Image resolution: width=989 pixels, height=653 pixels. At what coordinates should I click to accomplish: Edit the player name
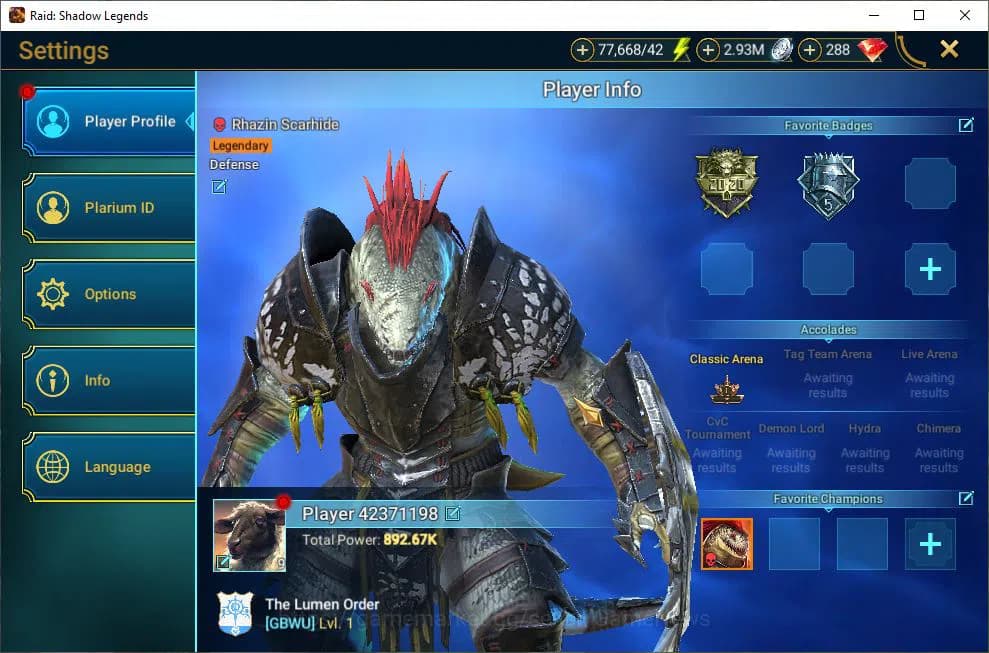coord(453,513)
